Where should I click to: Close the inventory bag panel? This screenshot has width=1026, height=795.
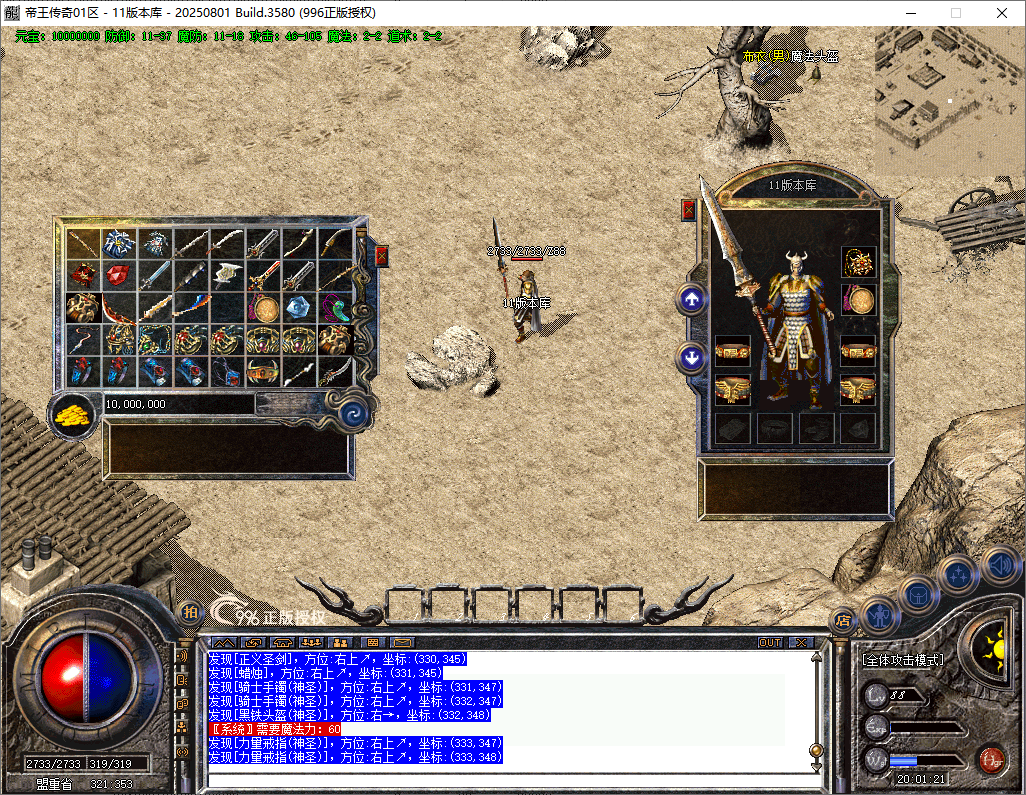pos(381,256)
